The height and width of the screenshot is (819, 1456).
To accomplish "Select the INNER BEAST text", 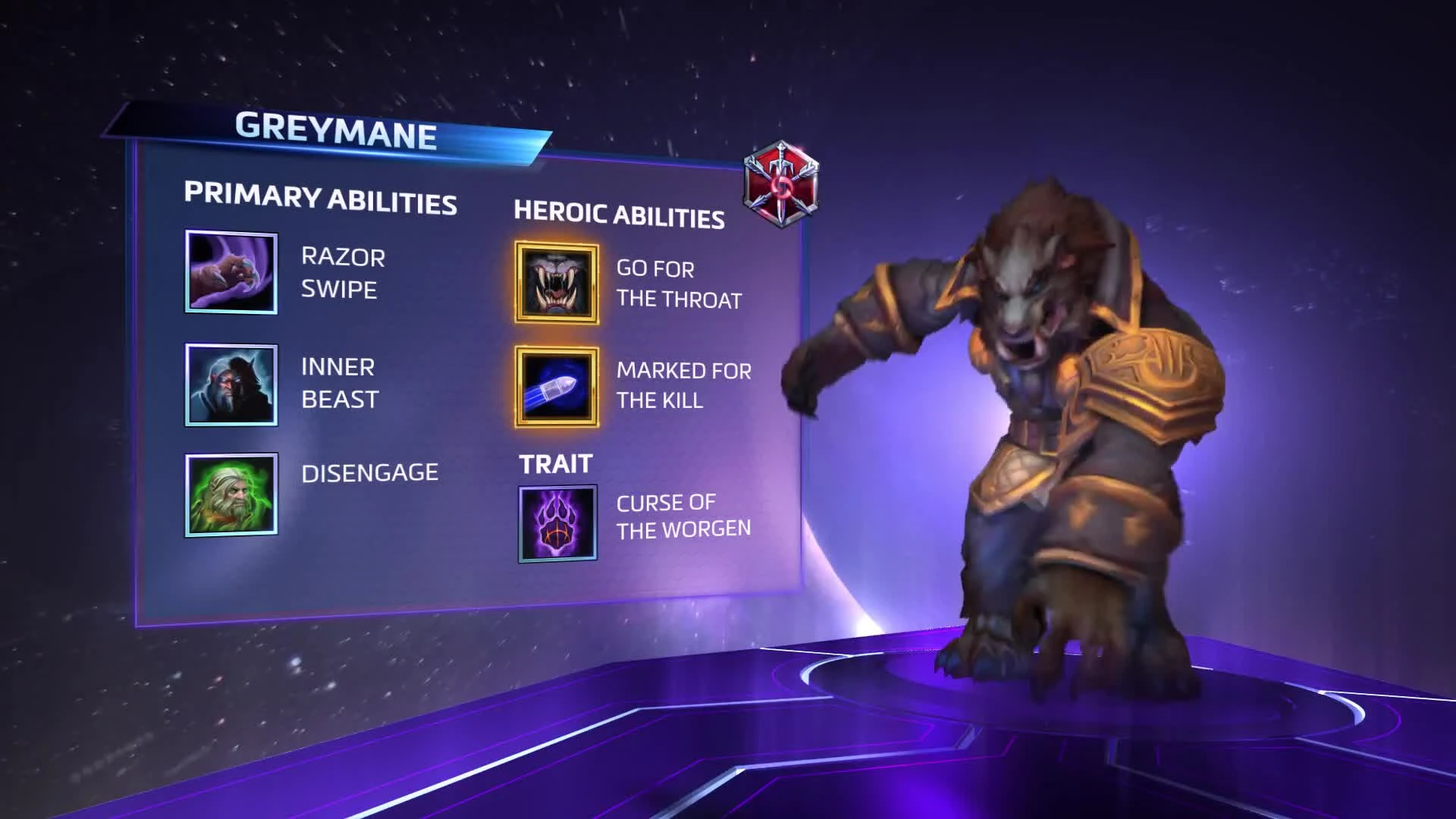I will tap(338, 384).
